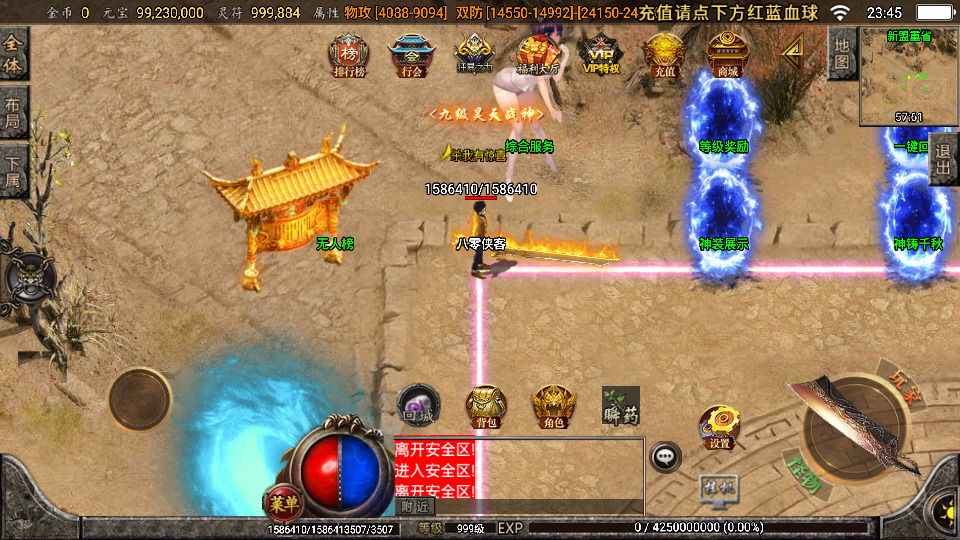Open the chat speech-bubble button
This screenshot has width=960, height=540.
665,456
